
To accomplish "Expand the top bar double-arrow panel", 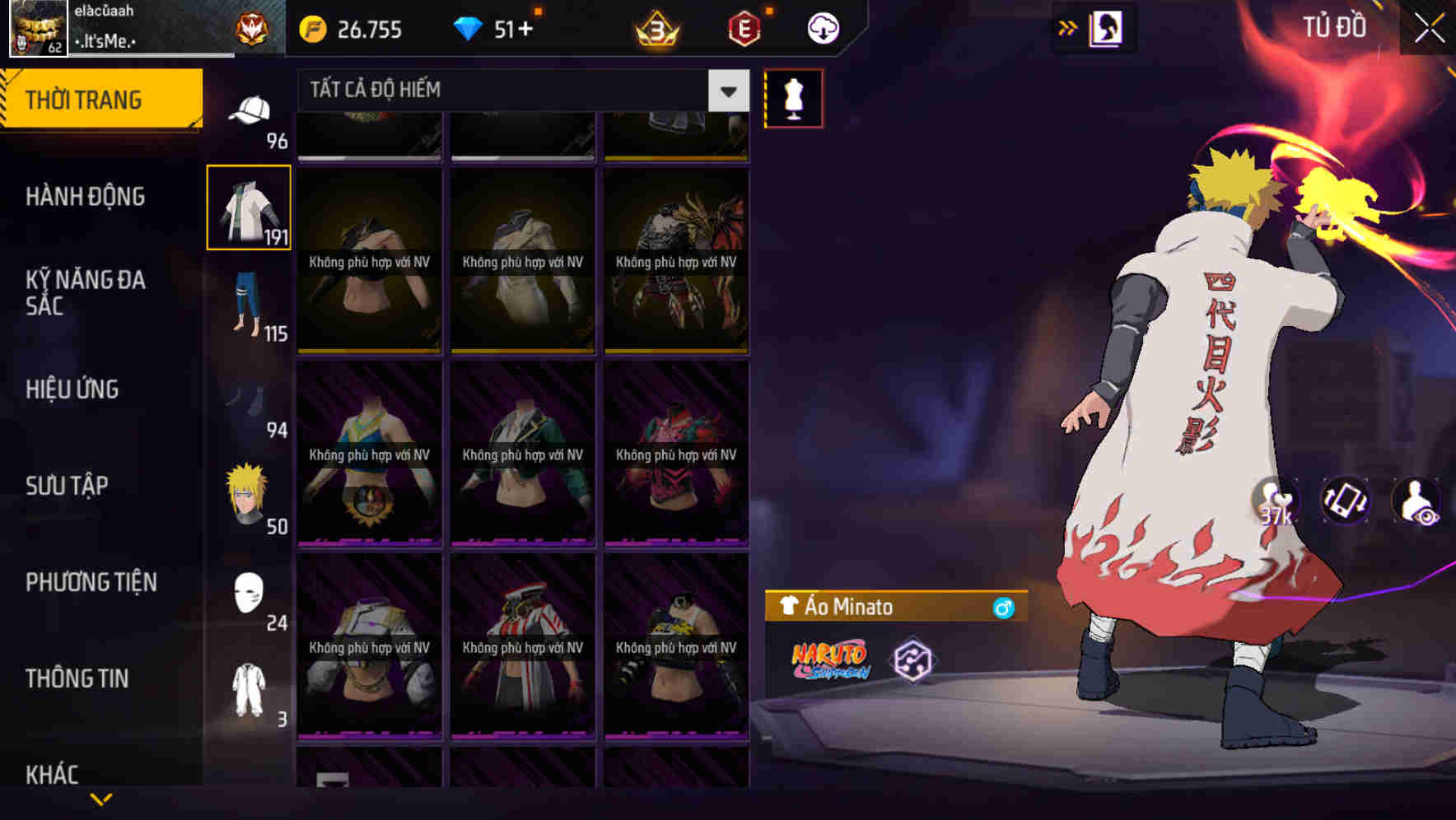I will (x=1068, y=27).
